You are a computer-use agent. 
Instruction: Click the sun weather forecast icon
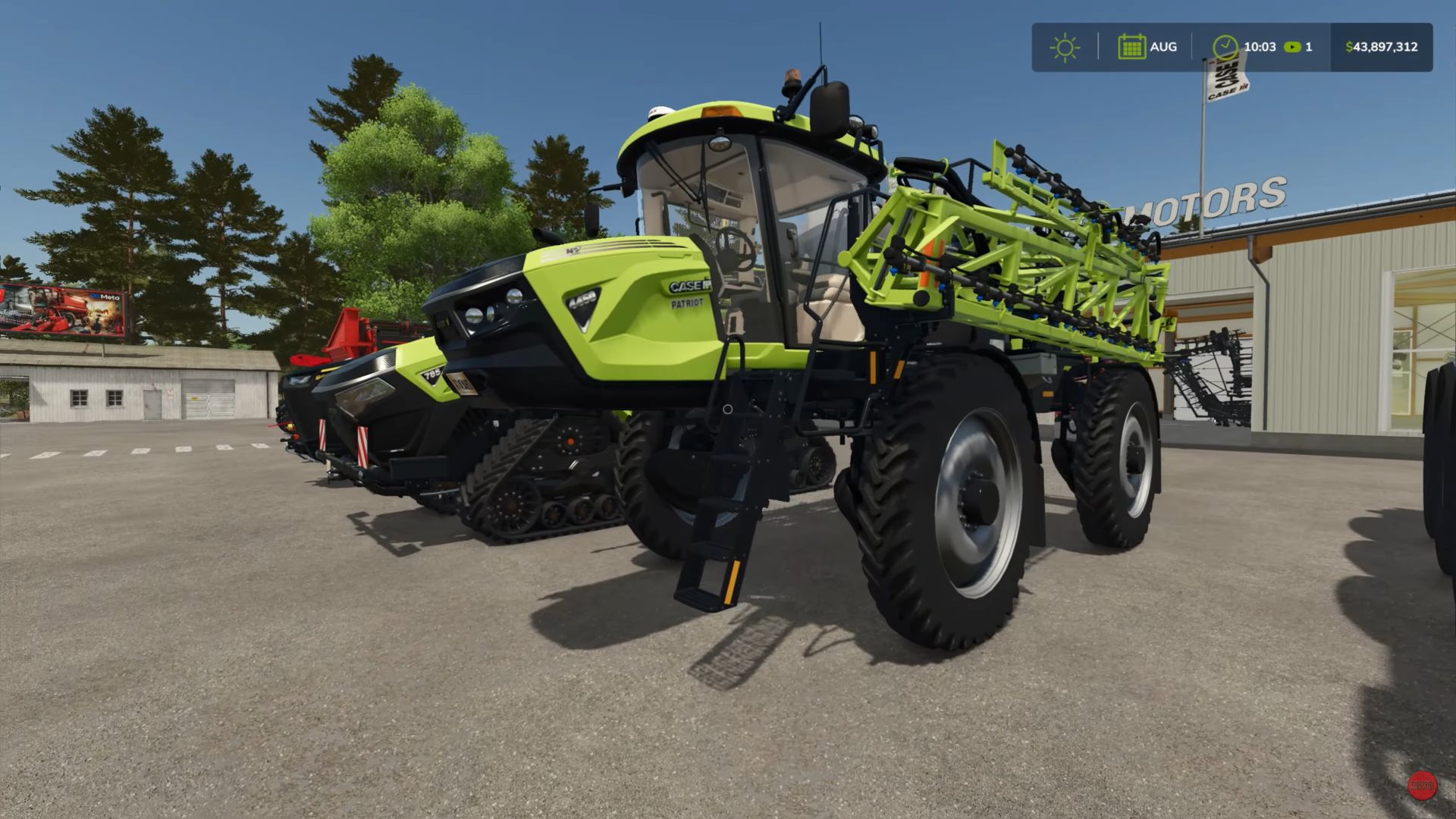point(1065,47)
